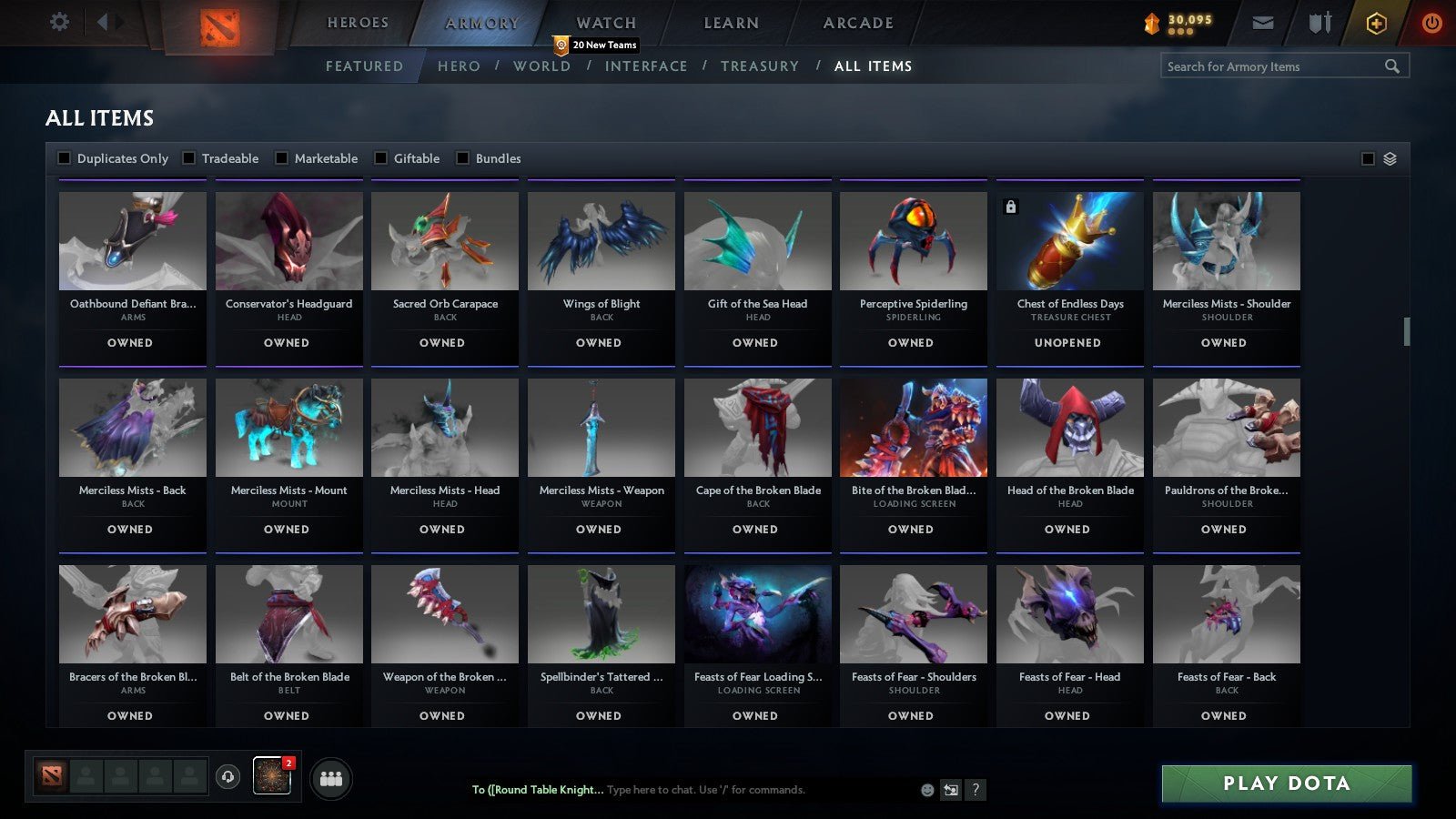Click the back navigation arrow

coord(101,21)
